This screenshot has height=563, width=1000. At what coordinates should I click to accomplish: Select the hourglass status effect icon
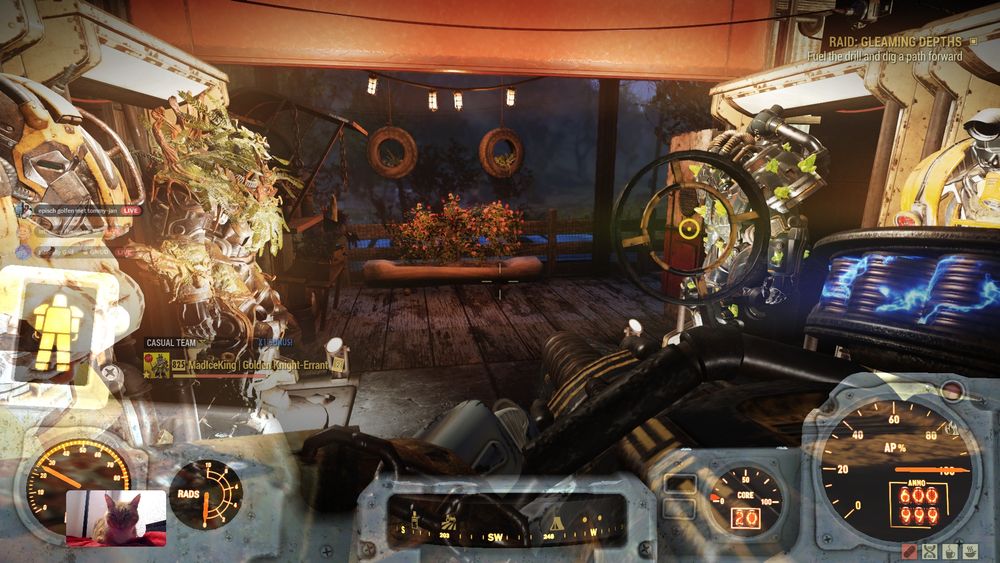pyautogui.click(x=929, y=550)
